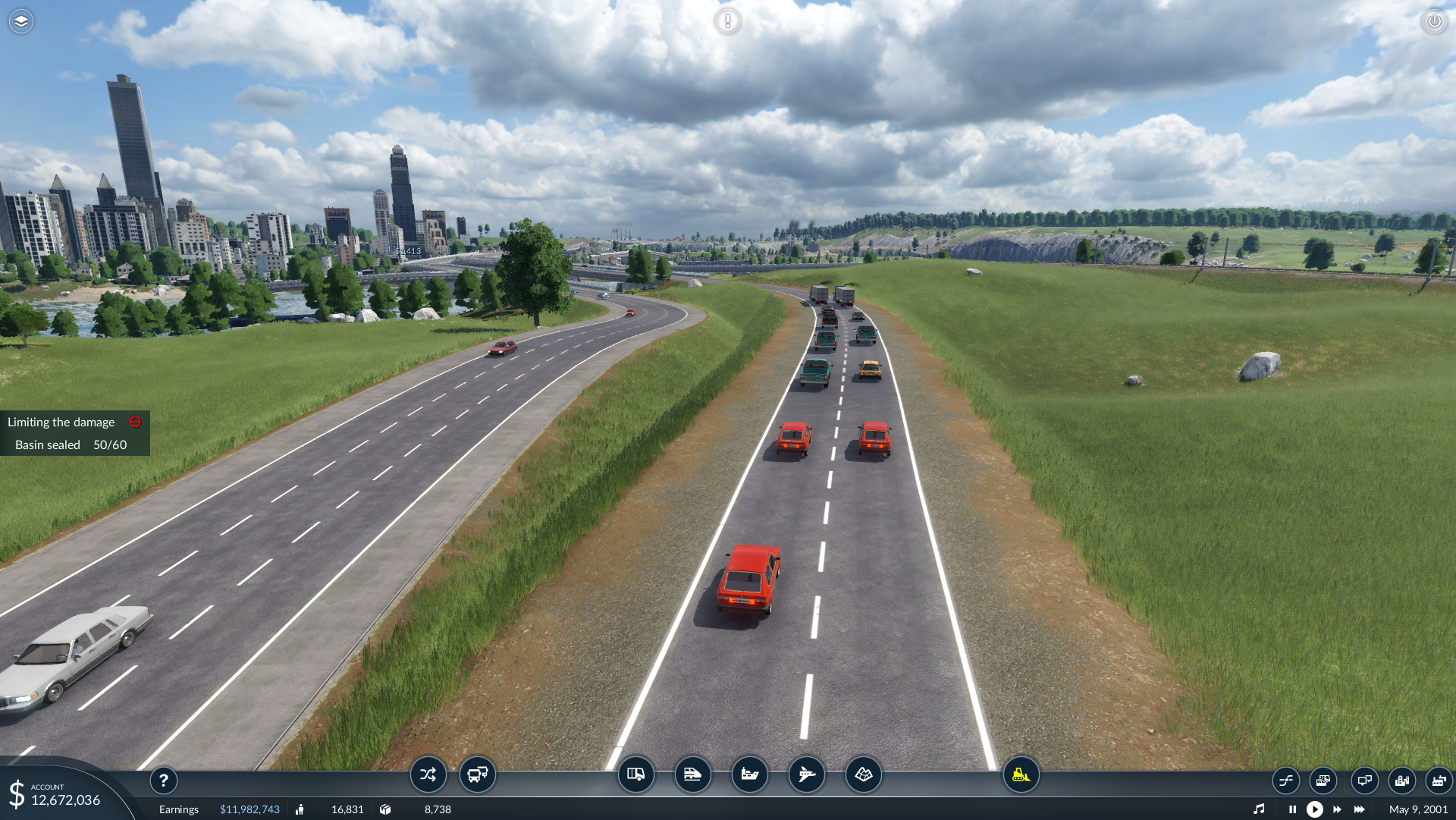The image size is (1456, 820).
Task: Open the line manager shuffle-arrows icon
Action: click(428, 774)
